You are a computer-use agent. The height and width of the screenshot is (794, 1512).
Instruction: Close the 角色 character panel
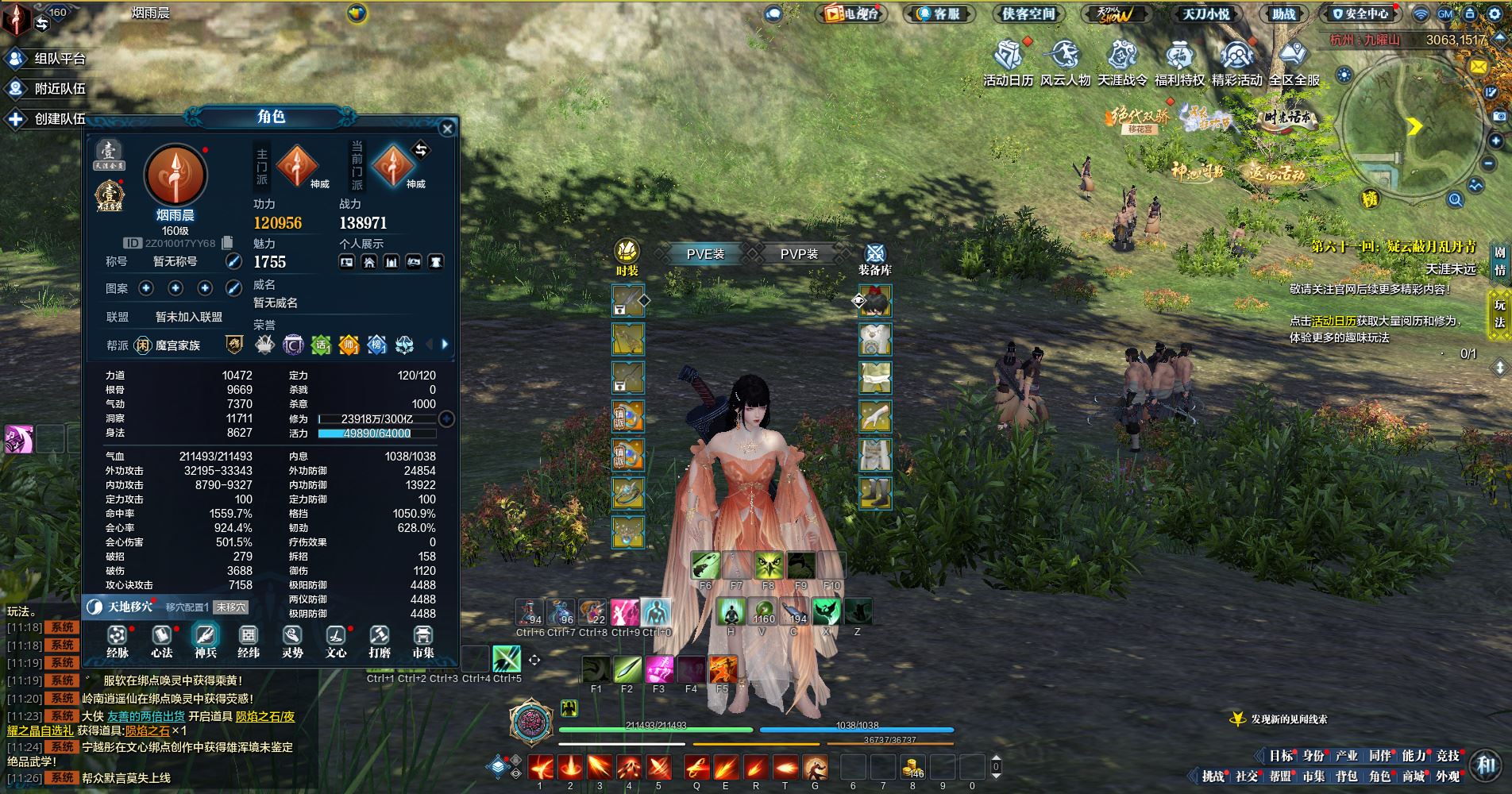447,129
